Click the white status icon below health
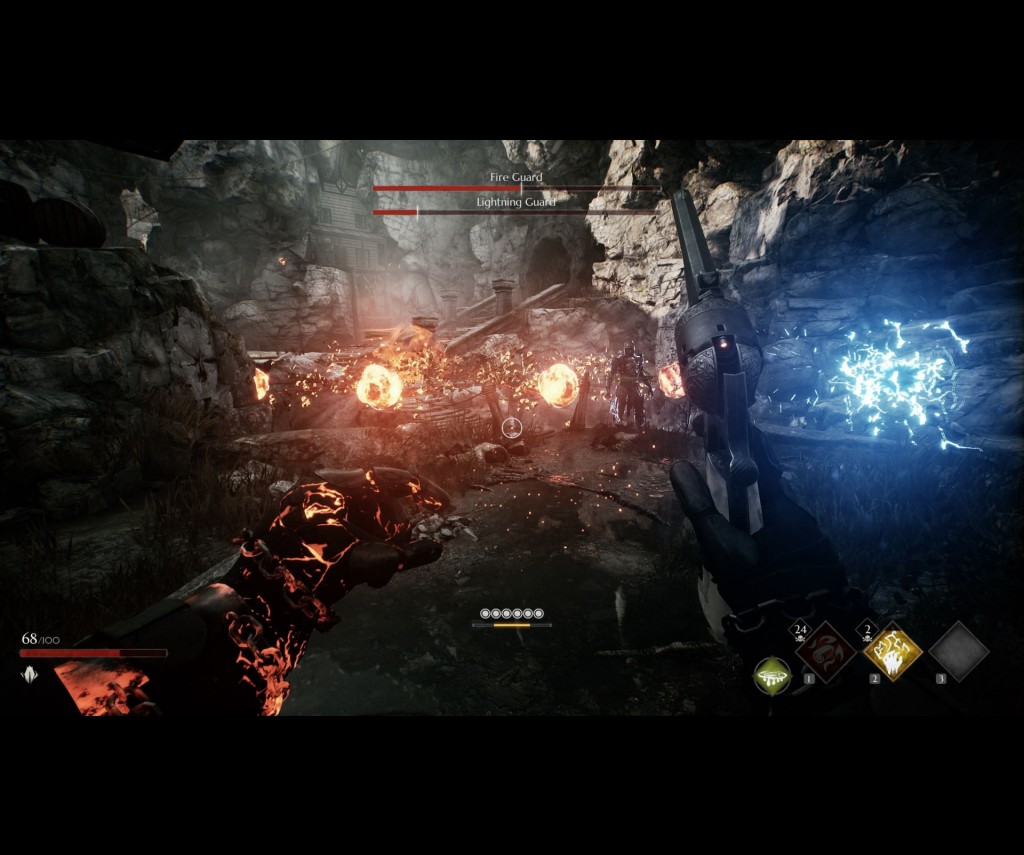1024x855 pixels. (x=28, y=675)
